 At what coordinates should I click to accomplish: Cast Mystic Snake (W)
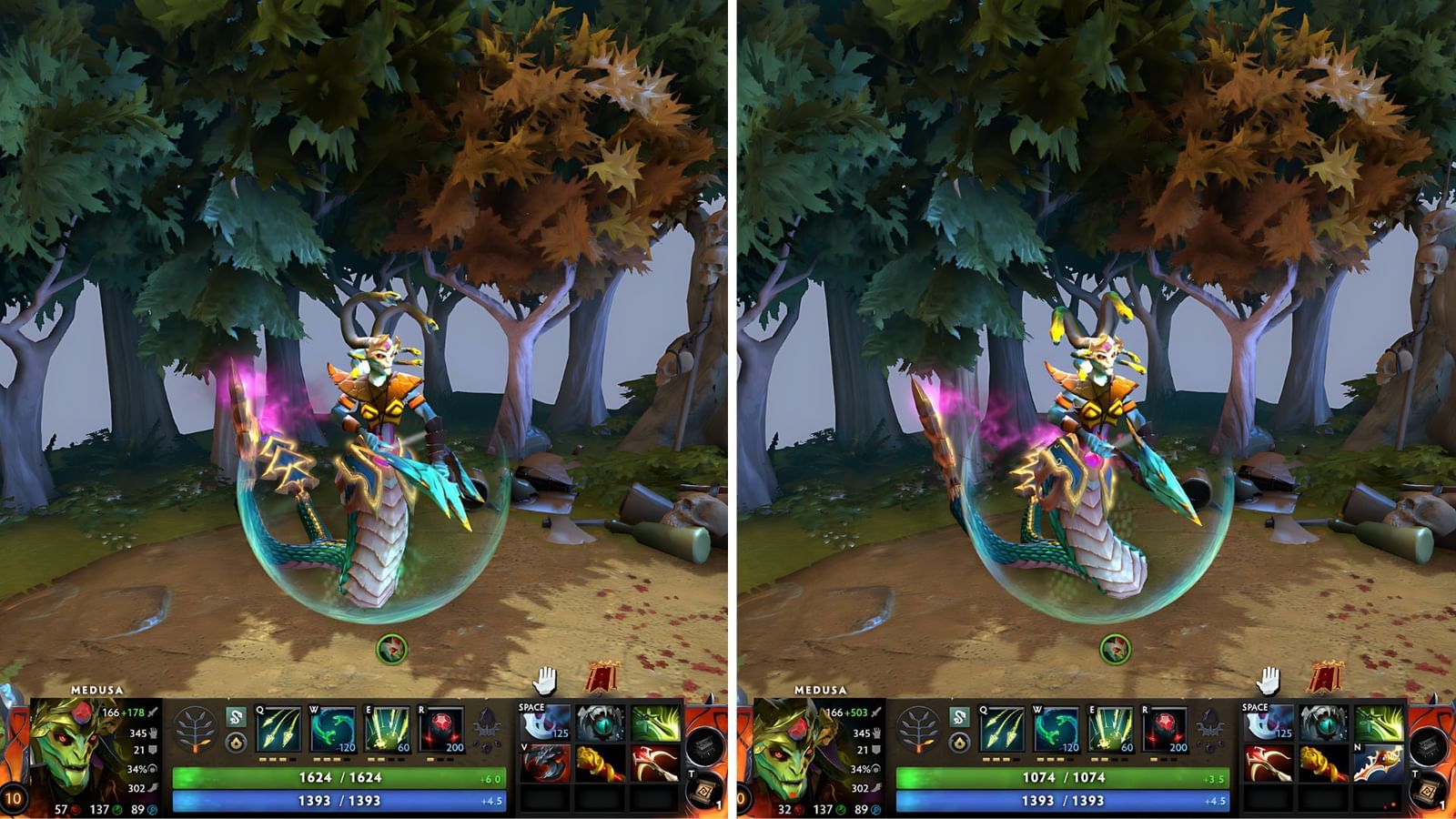[332, 728]
